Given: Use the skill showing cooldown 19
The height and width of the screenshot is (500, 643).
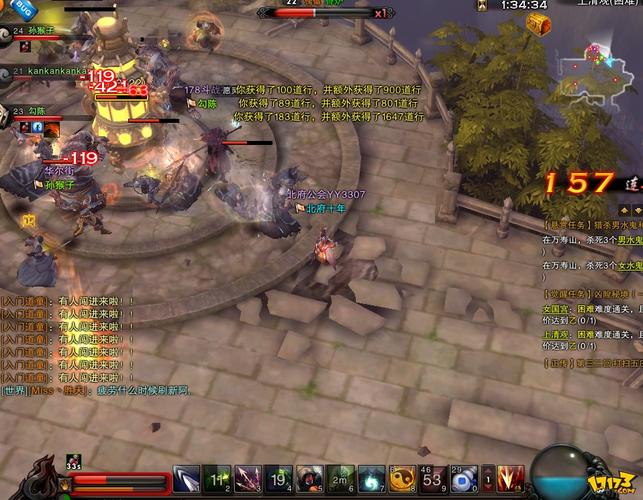Looking at the screenshot, I should (x=278, y=479).
